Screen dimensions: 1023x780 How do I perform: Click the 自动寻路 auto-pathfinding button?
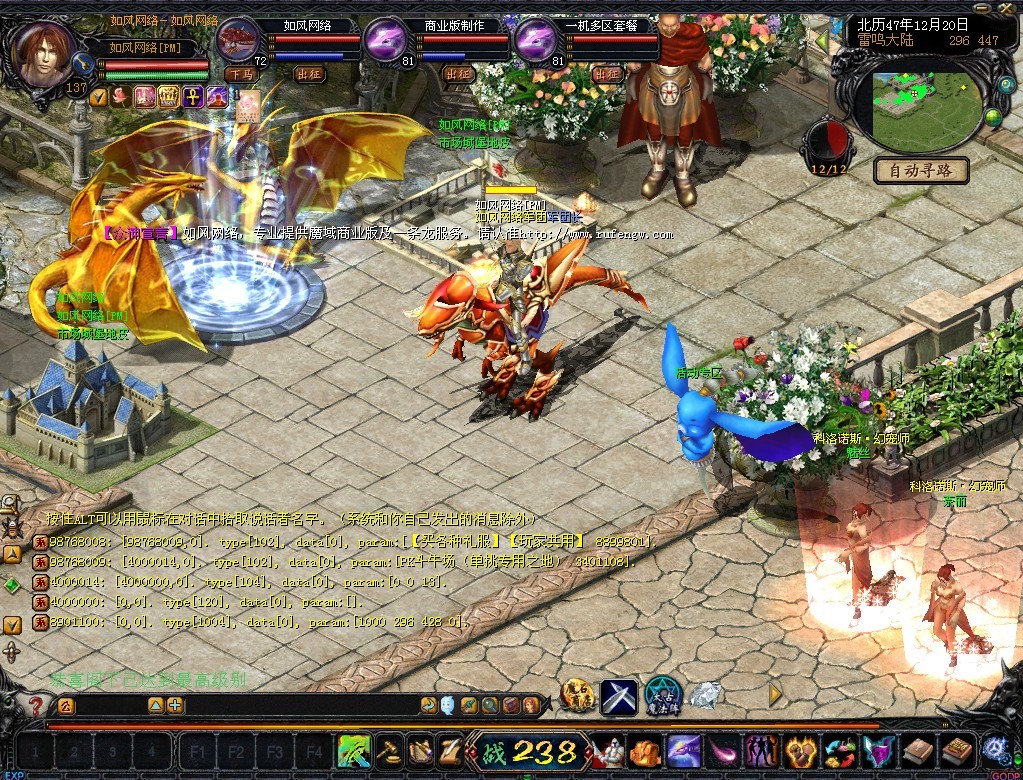coord(921,170)
